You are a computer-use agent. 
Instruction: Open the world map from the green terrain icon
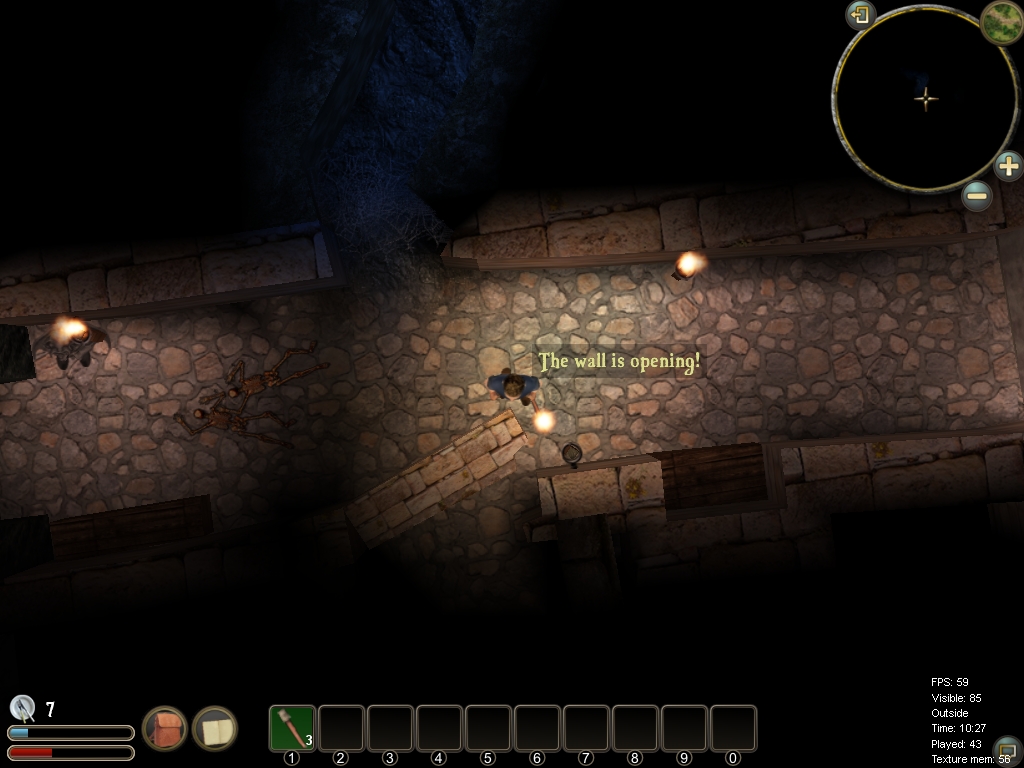pyautogui.click(x=1000, y=20)
